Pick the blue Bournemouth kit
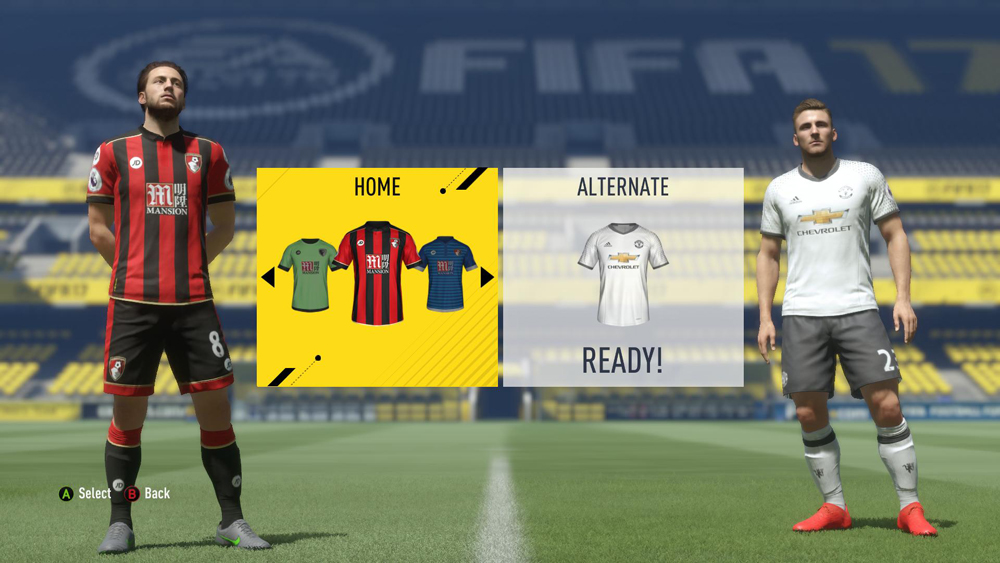The image size is (1000, 563). point(447,272)
